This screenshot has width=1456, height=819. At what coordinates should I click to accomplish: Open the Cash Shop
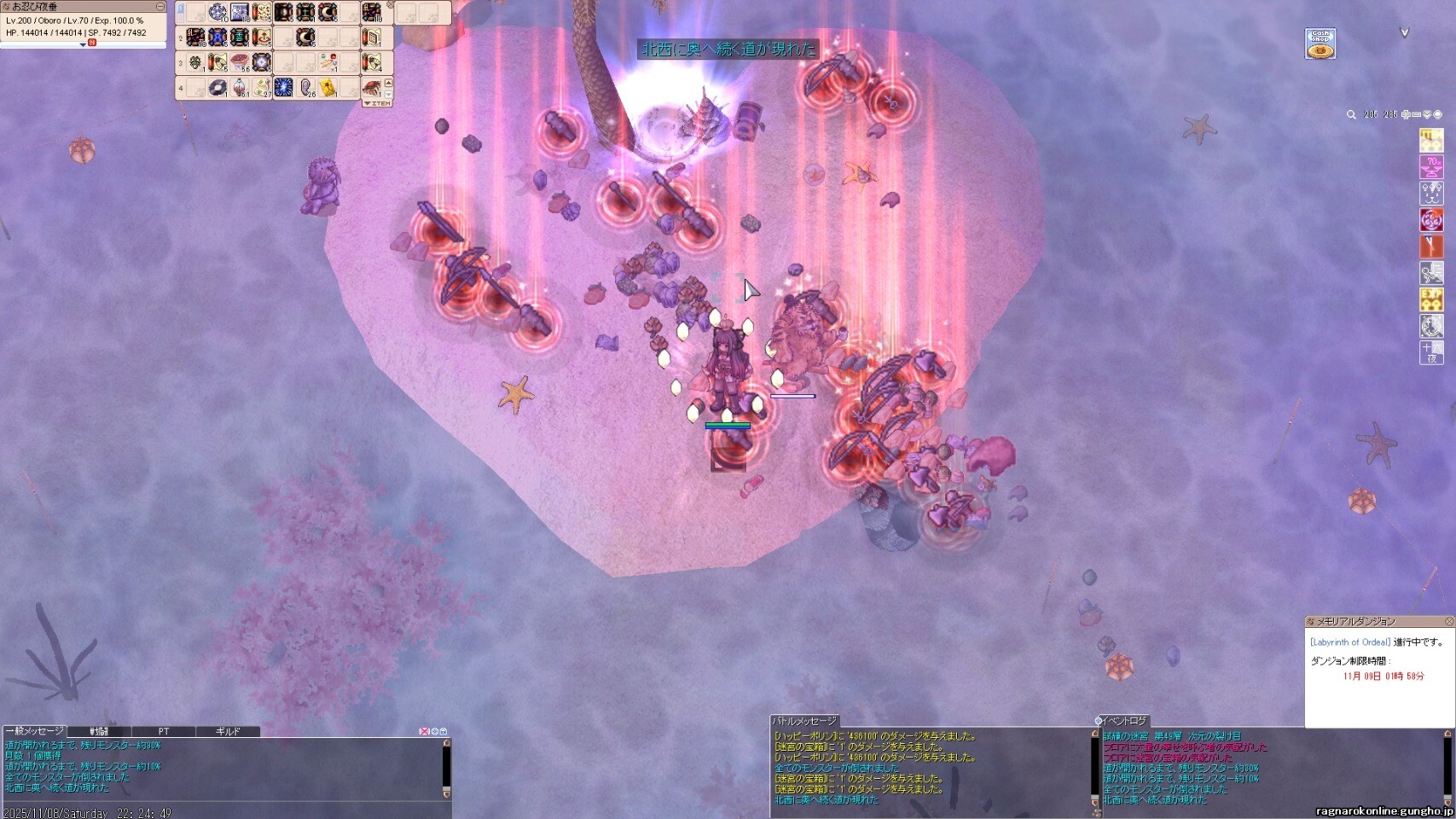(x=1320, y=44)
